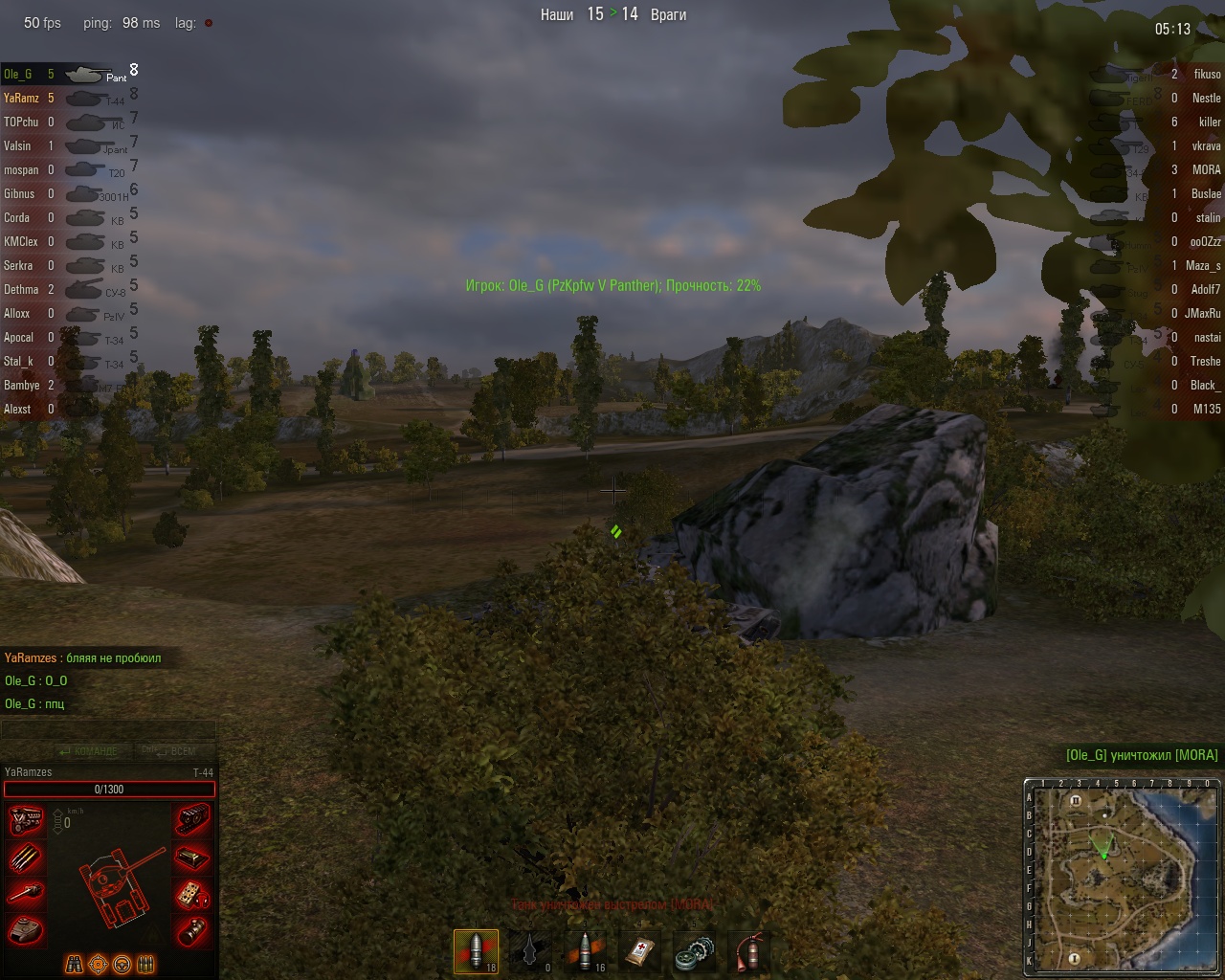Click the chat message input field
The height and width of the screenshot is (980, 1225).
[x=108, y=730]
